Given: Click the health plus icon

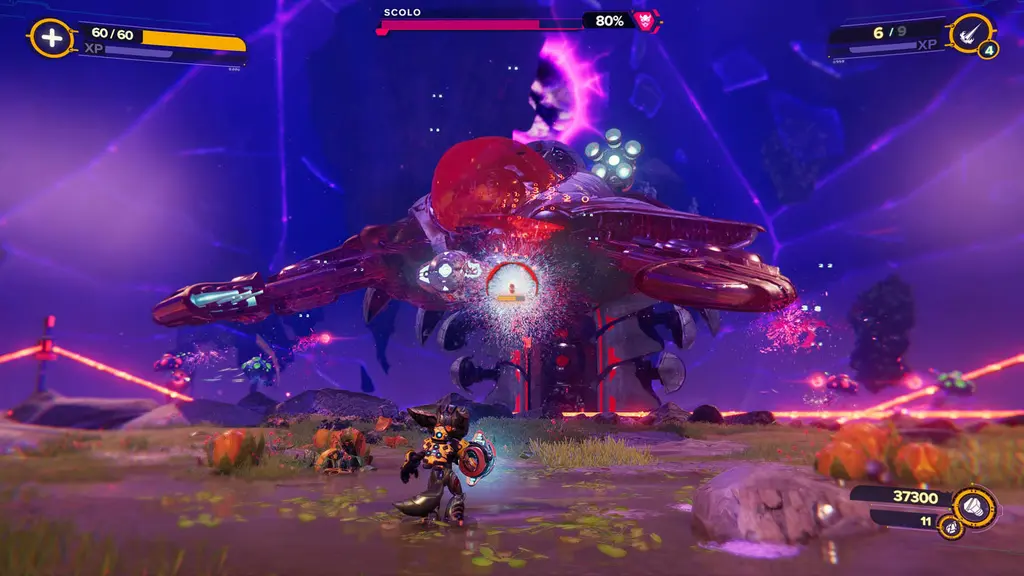Looking at the screenshot, I should (x=50, y=38).
